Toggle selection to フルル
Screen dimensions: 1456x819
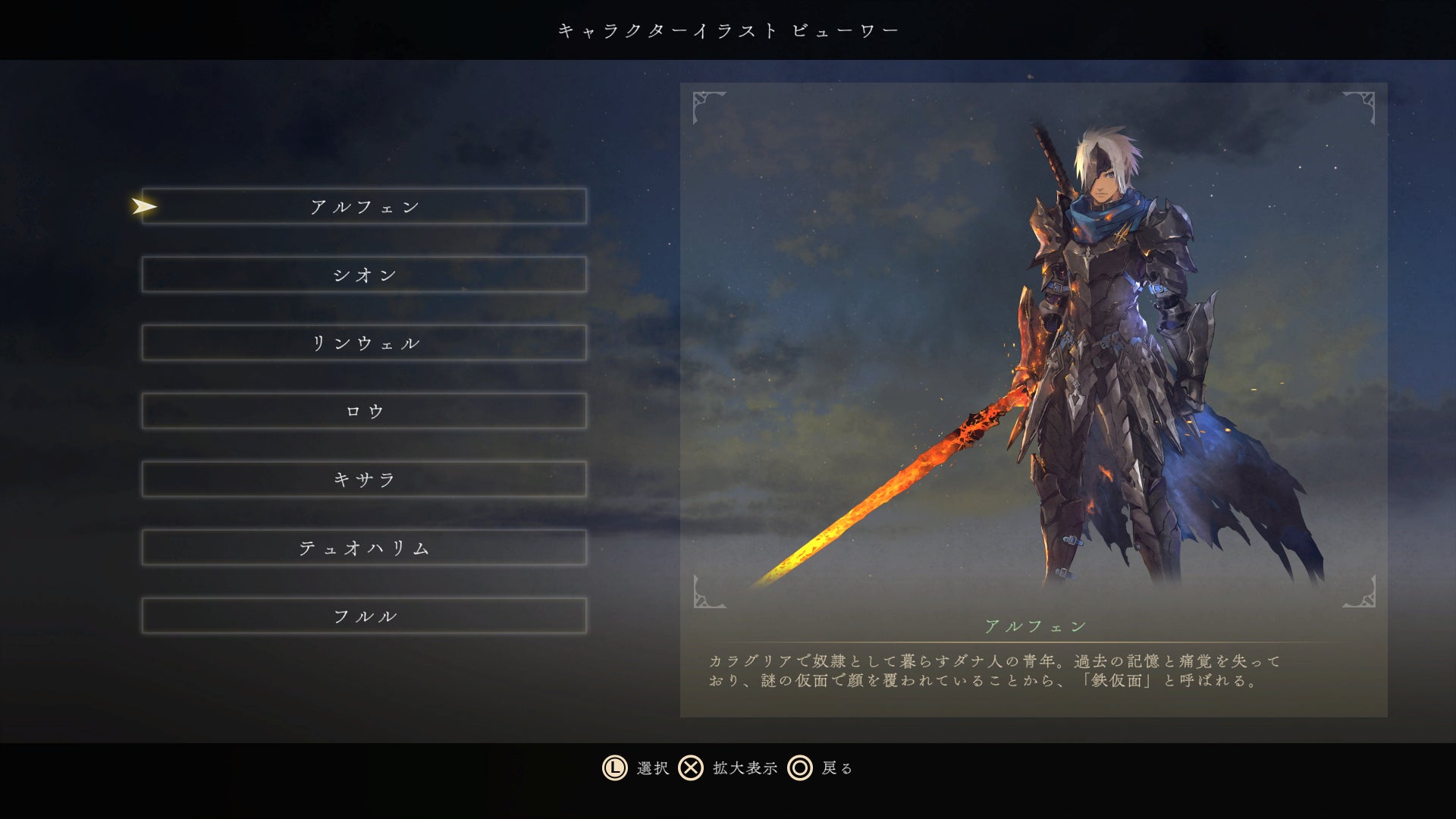364,616
